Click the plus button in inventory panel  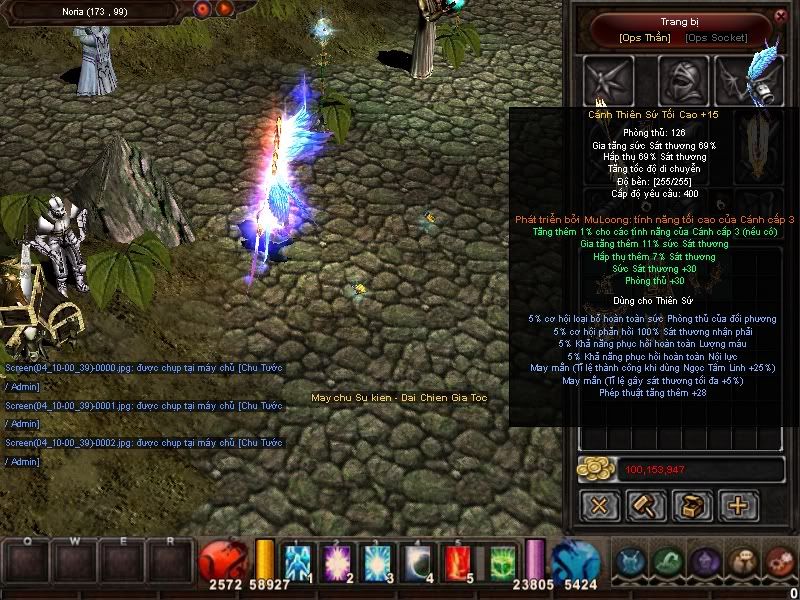click(x=739, y=505)
